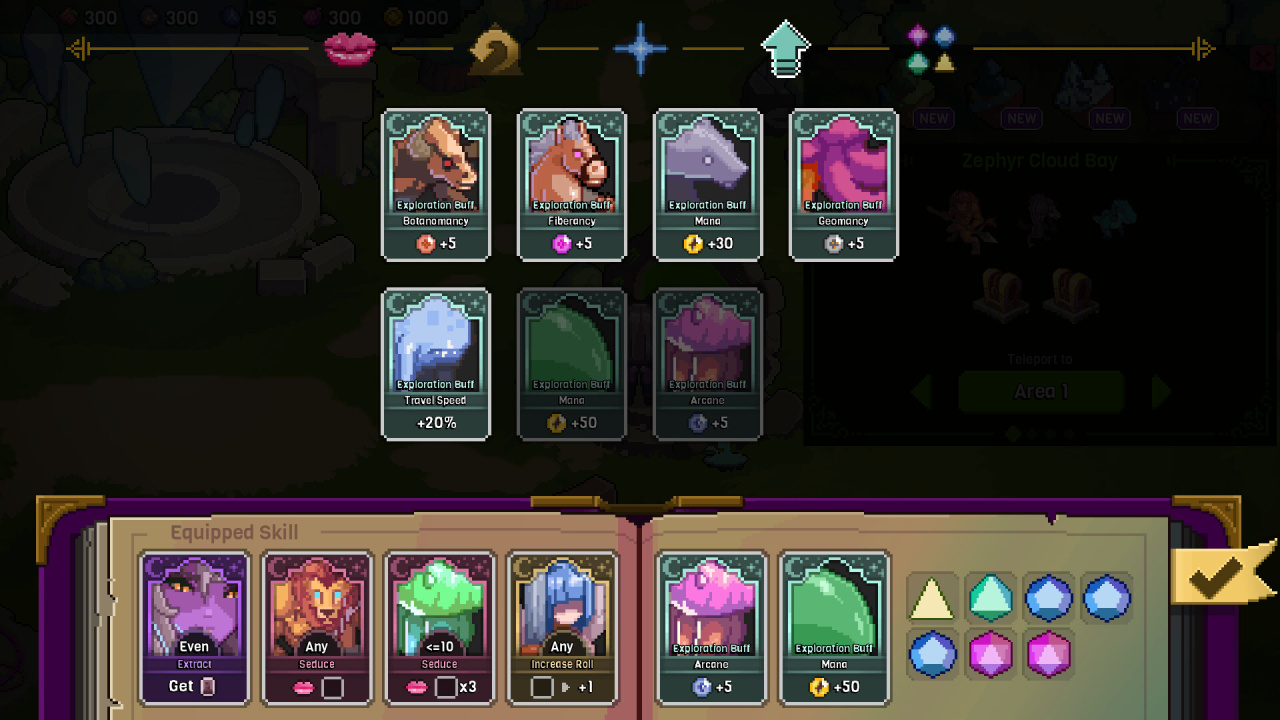Choose the green-haired Seduce x3 skill card
The image size is (1280, 720).
(440, 628)
